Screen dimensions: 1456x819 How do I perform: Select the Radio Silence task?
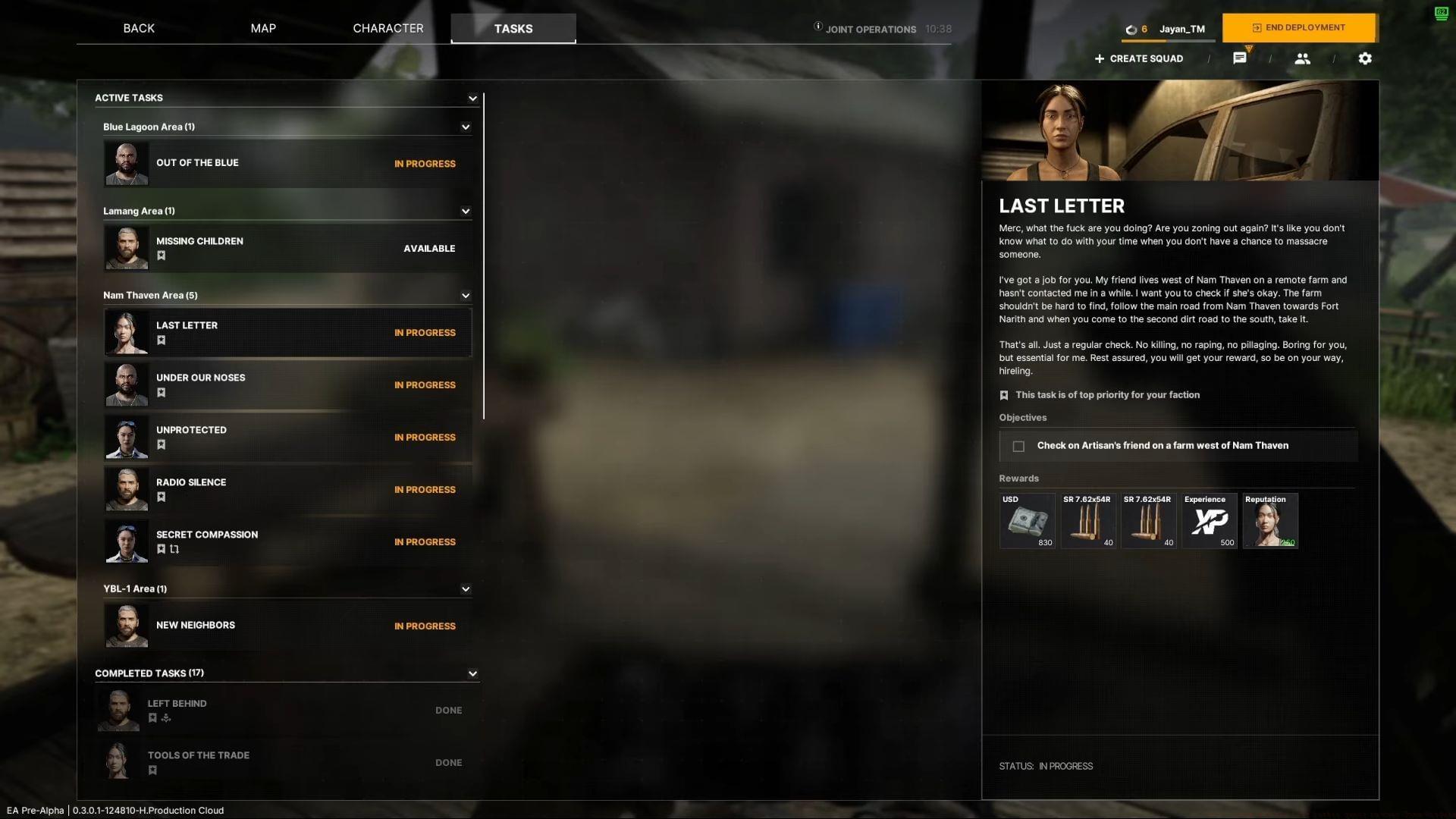(287, 489)
